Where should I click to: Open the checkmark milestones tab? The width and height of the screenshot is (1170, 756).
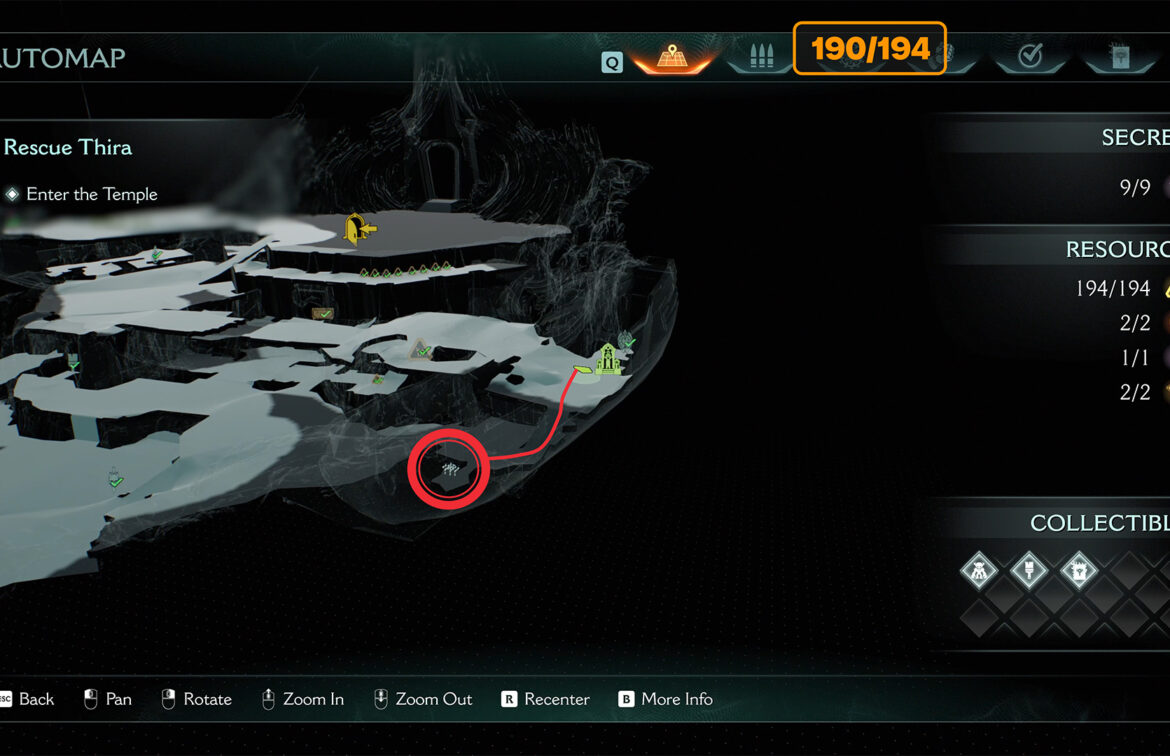pyautogui.click(x=1029, y=57)
